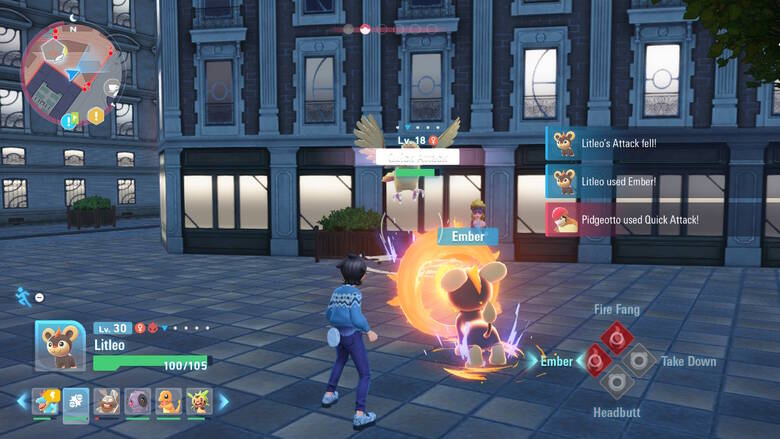
Task: Use the Fire Fang move
Action: [x=617, y=337]
